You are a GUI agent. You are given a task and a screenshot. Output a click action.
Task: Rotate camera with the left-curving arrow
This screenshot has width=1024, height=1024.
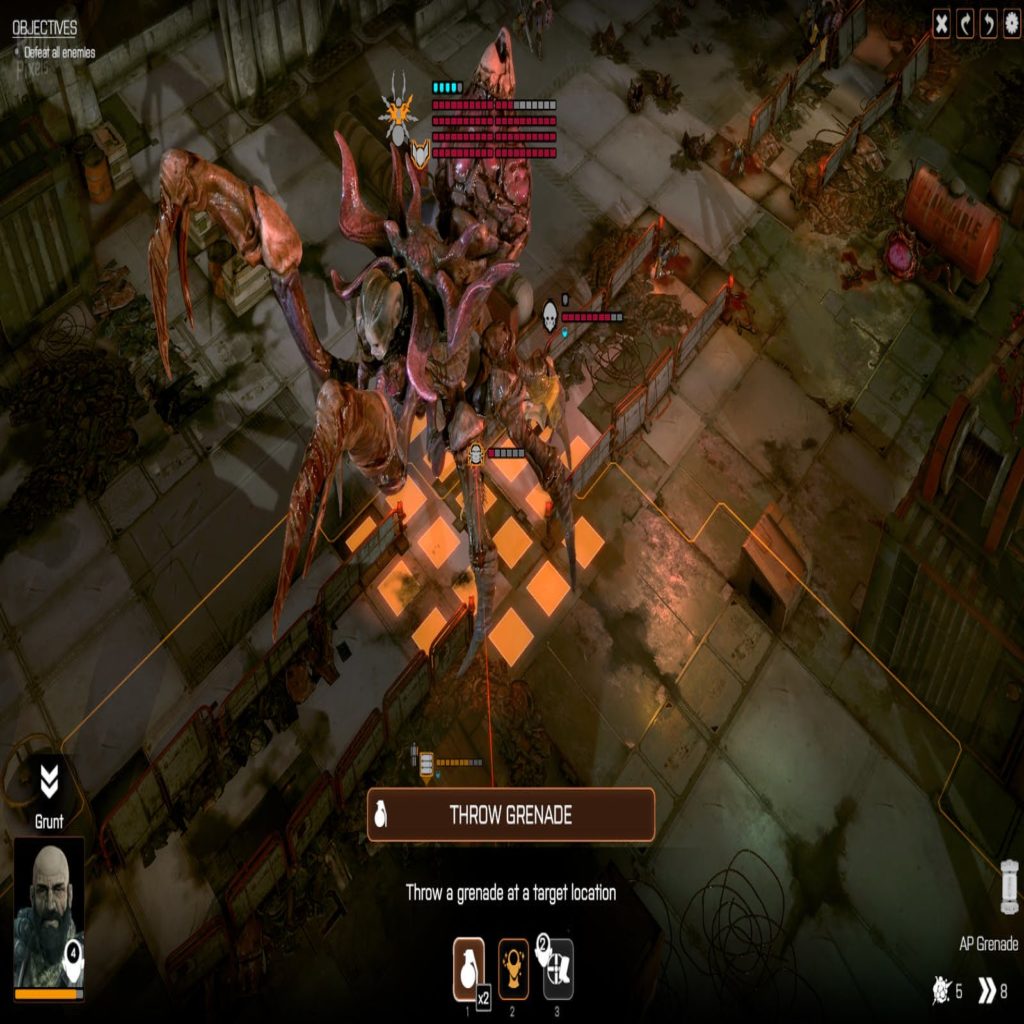click(989, 24)
